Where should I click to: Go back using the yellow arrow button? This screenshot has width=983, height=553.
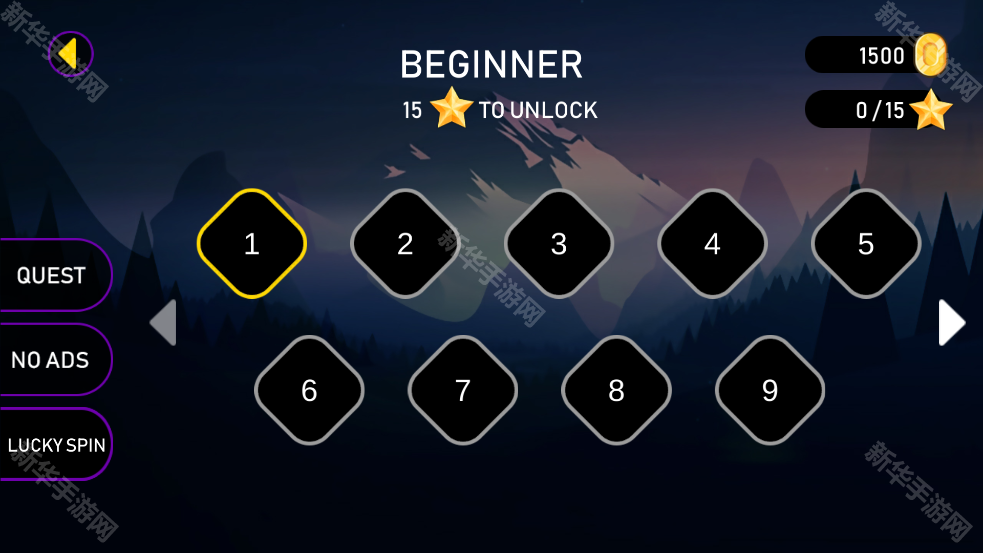[x=70, y=54]
